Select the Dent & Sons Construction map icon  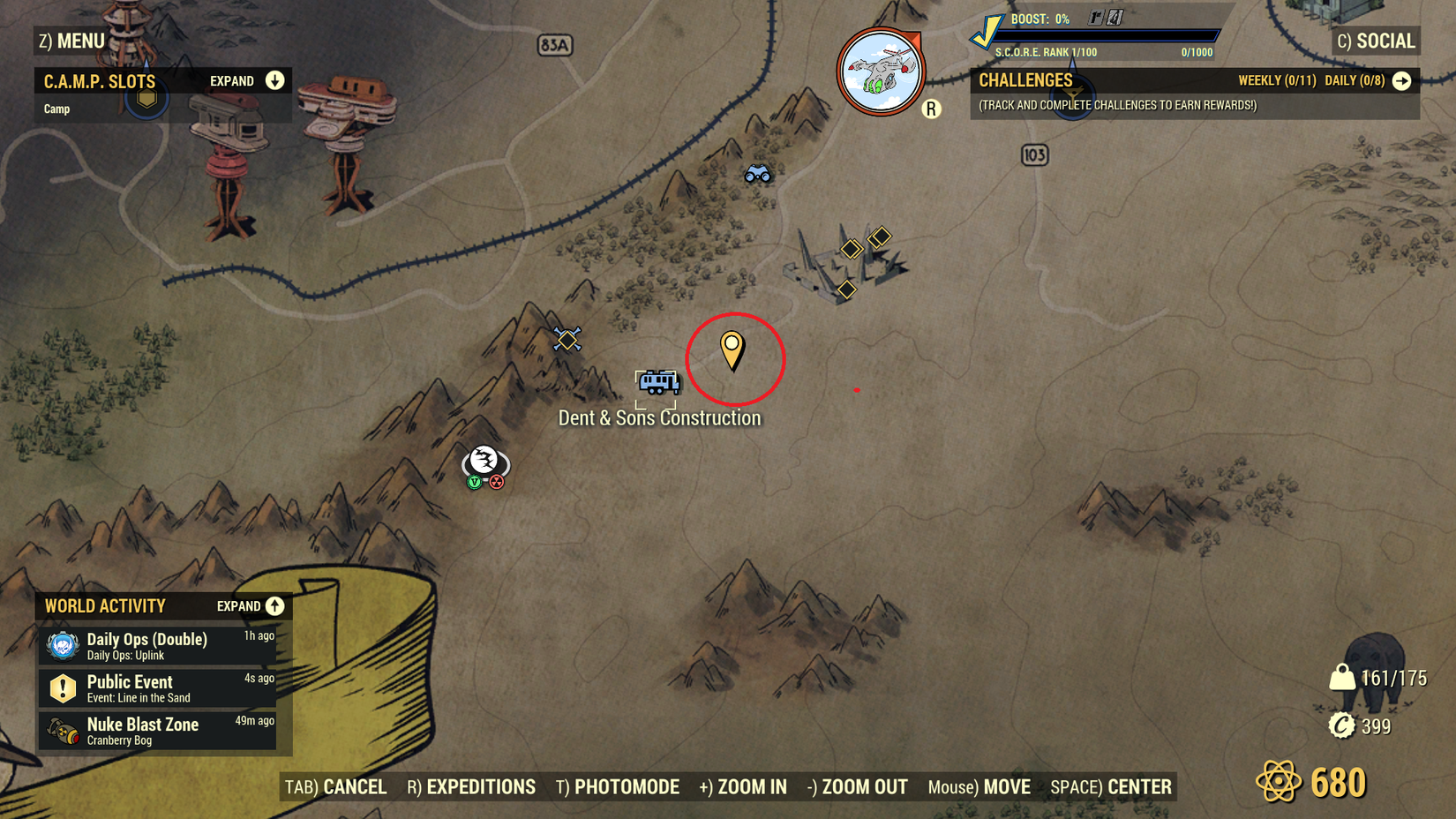[x=657, y=383]
